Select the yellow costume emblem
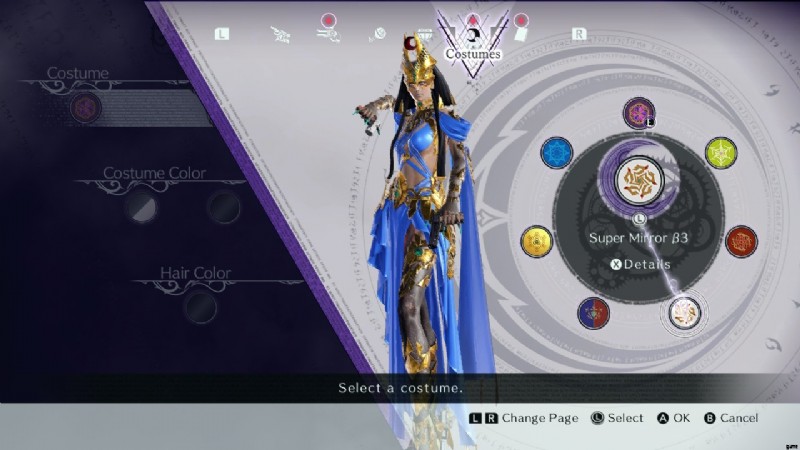The width and height of the screenshot is (800, 450). point(537,241)
